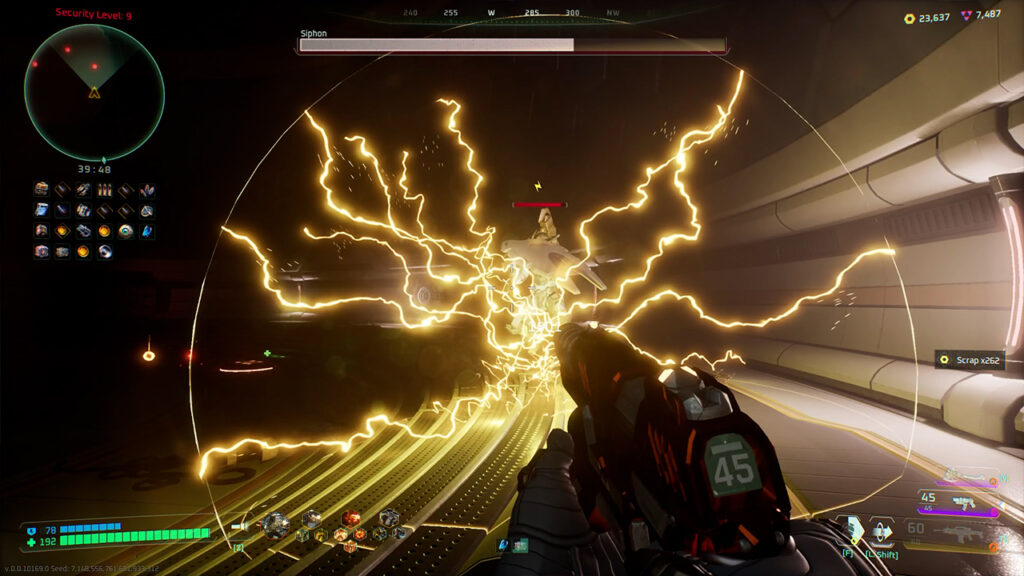Click the blue crystal icon by the weapon
Screen dimensions: 1024x576
point(504,544)
